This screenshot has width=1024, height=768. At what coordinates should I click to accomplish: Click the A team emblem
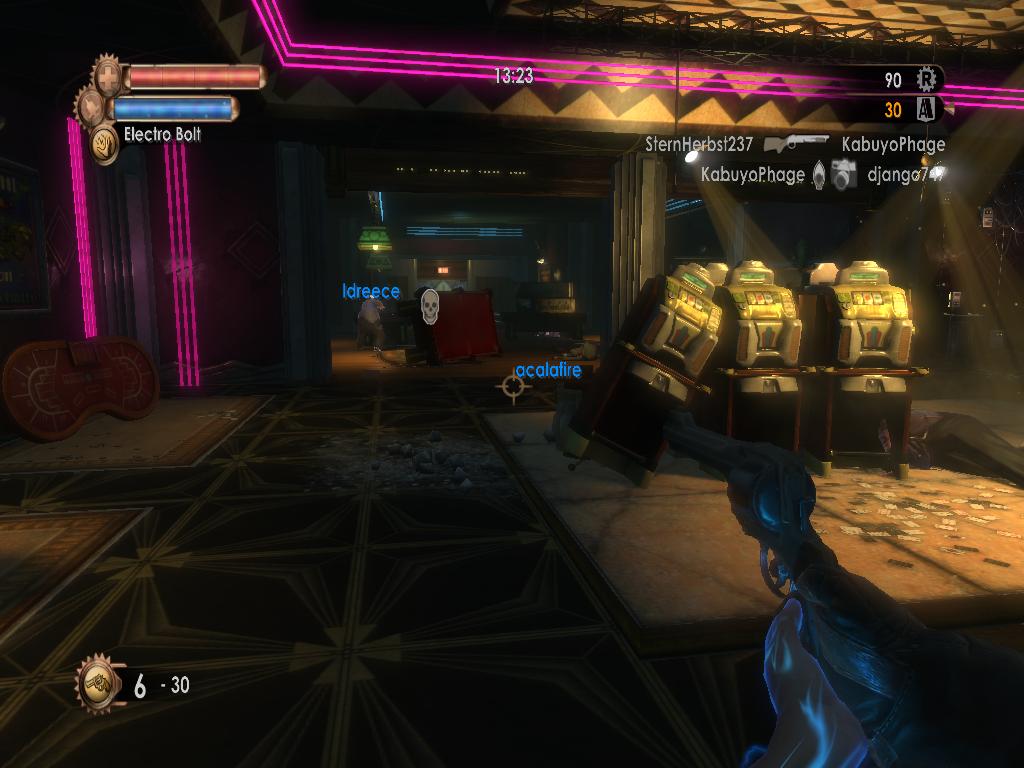[926, 110]
